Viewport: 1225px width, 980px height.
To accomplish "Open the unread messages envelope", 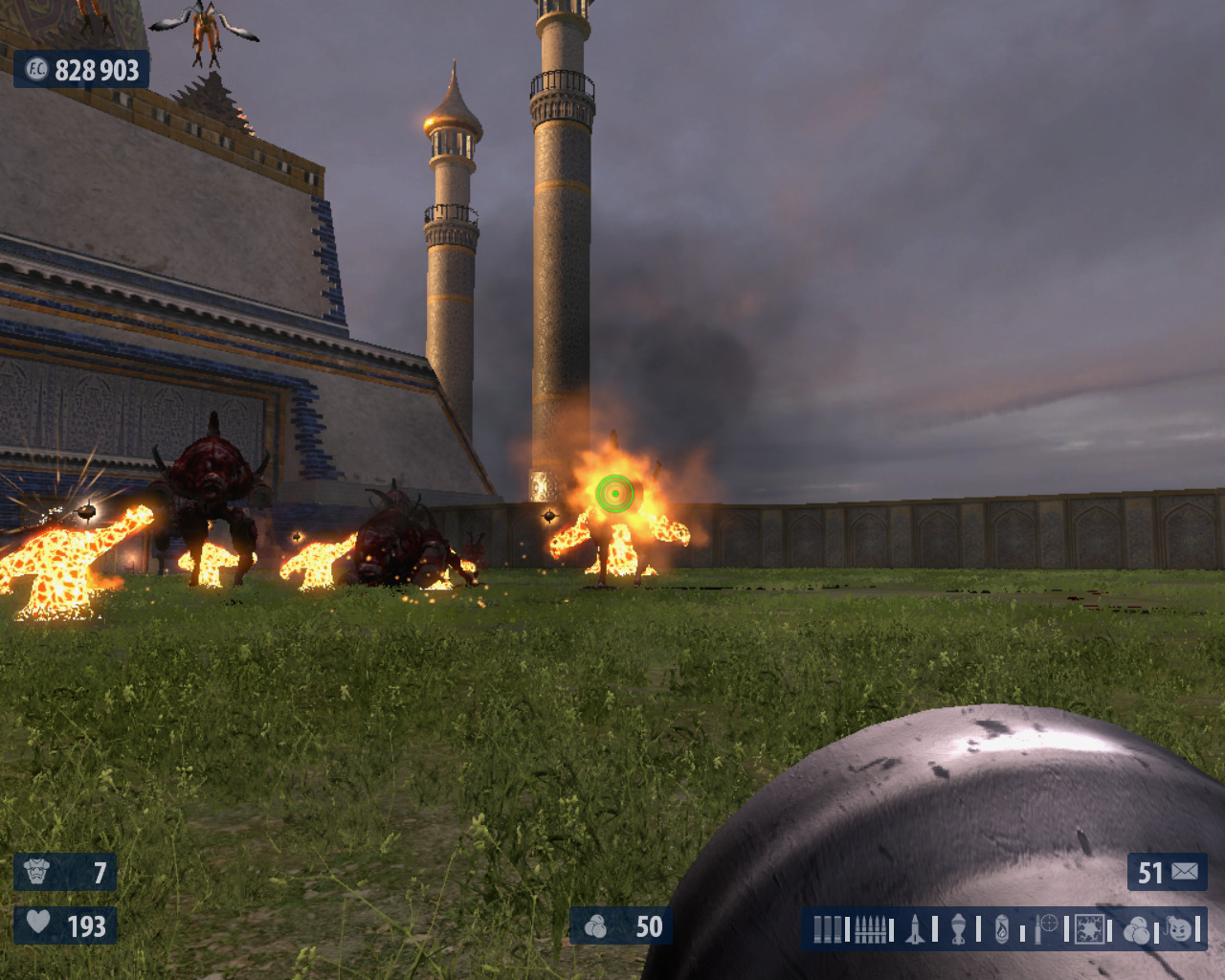I will pyautogui.click(x=1185, y=872).
